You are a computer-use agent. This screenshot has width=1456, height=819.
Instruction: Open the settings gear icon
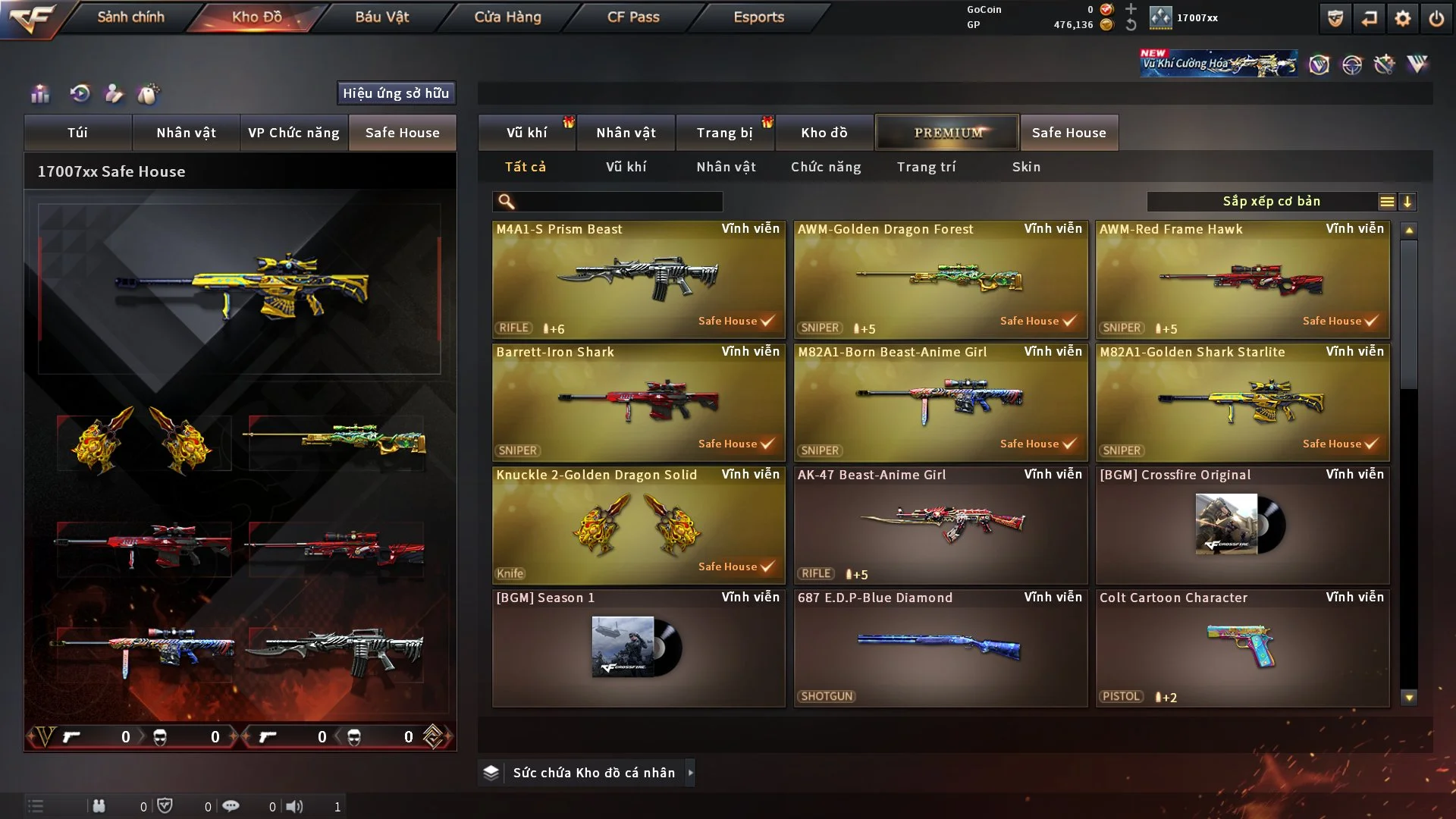click(1403, 18)
